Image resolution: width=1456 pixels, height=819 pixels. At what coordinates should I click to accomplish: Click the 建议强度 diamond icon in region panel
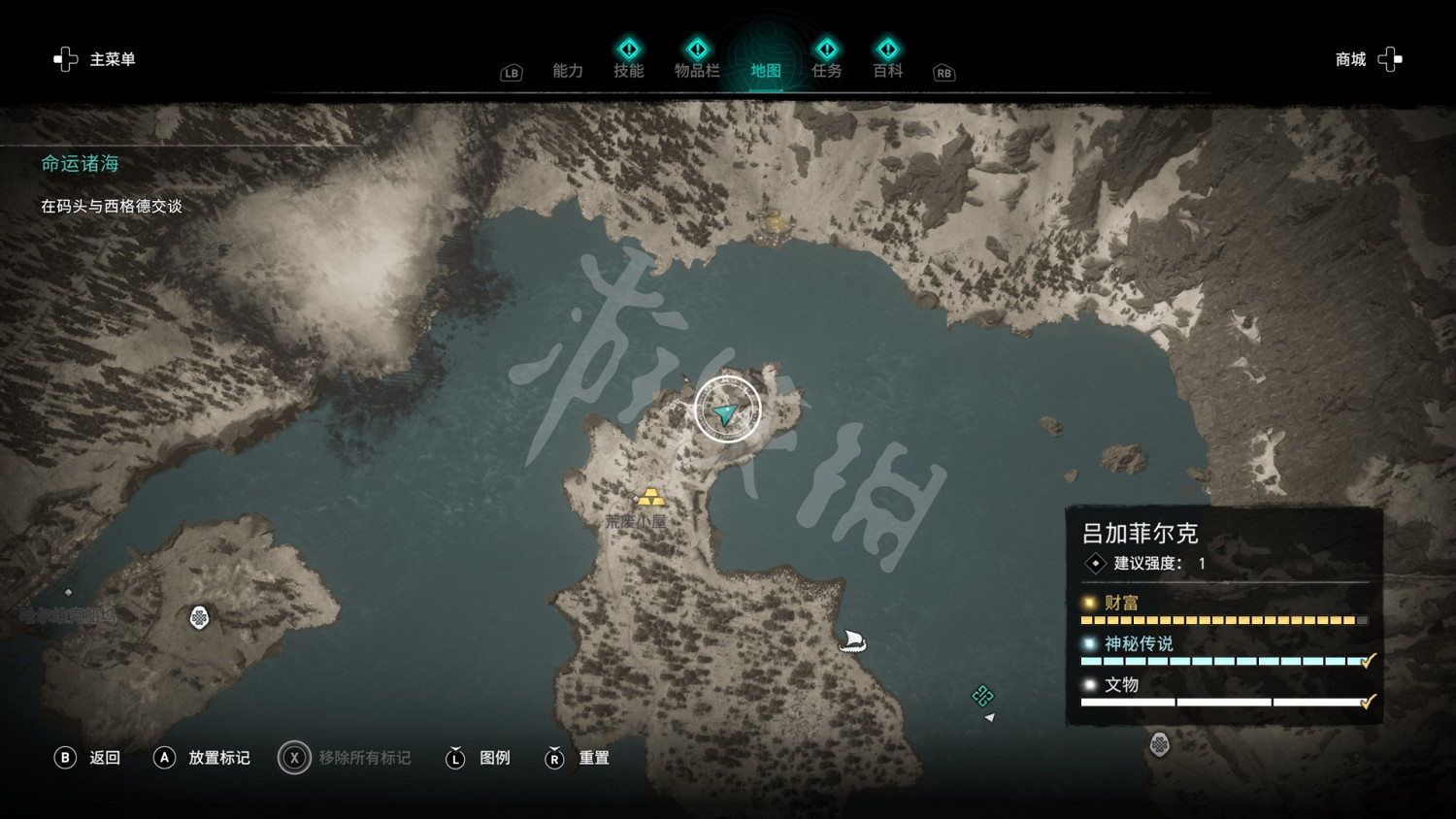(1096, 561)
